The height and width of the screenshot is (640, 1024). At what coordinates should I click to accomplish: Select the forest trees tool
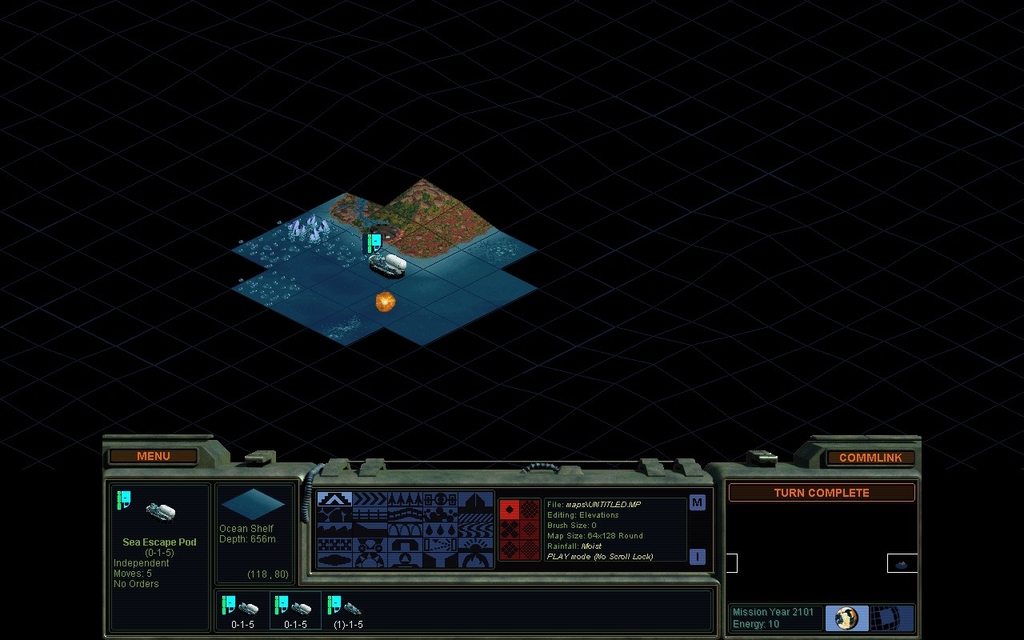(x=405, y=498)
